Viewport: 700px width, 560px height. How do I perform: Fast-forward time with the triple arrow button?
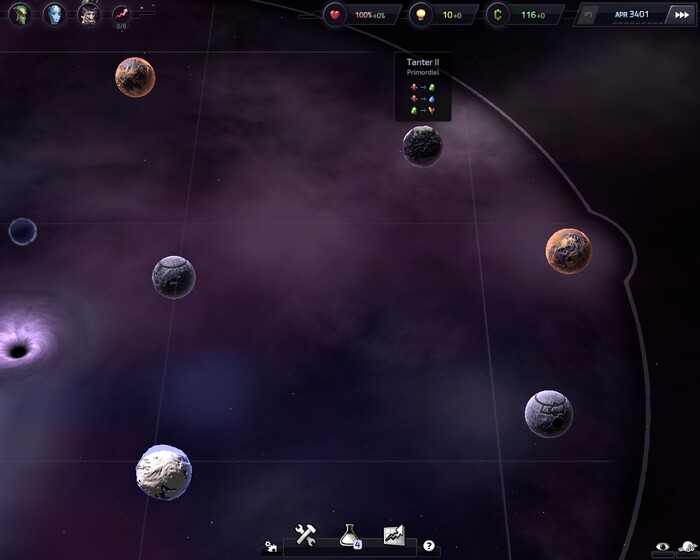pos(682,15)
